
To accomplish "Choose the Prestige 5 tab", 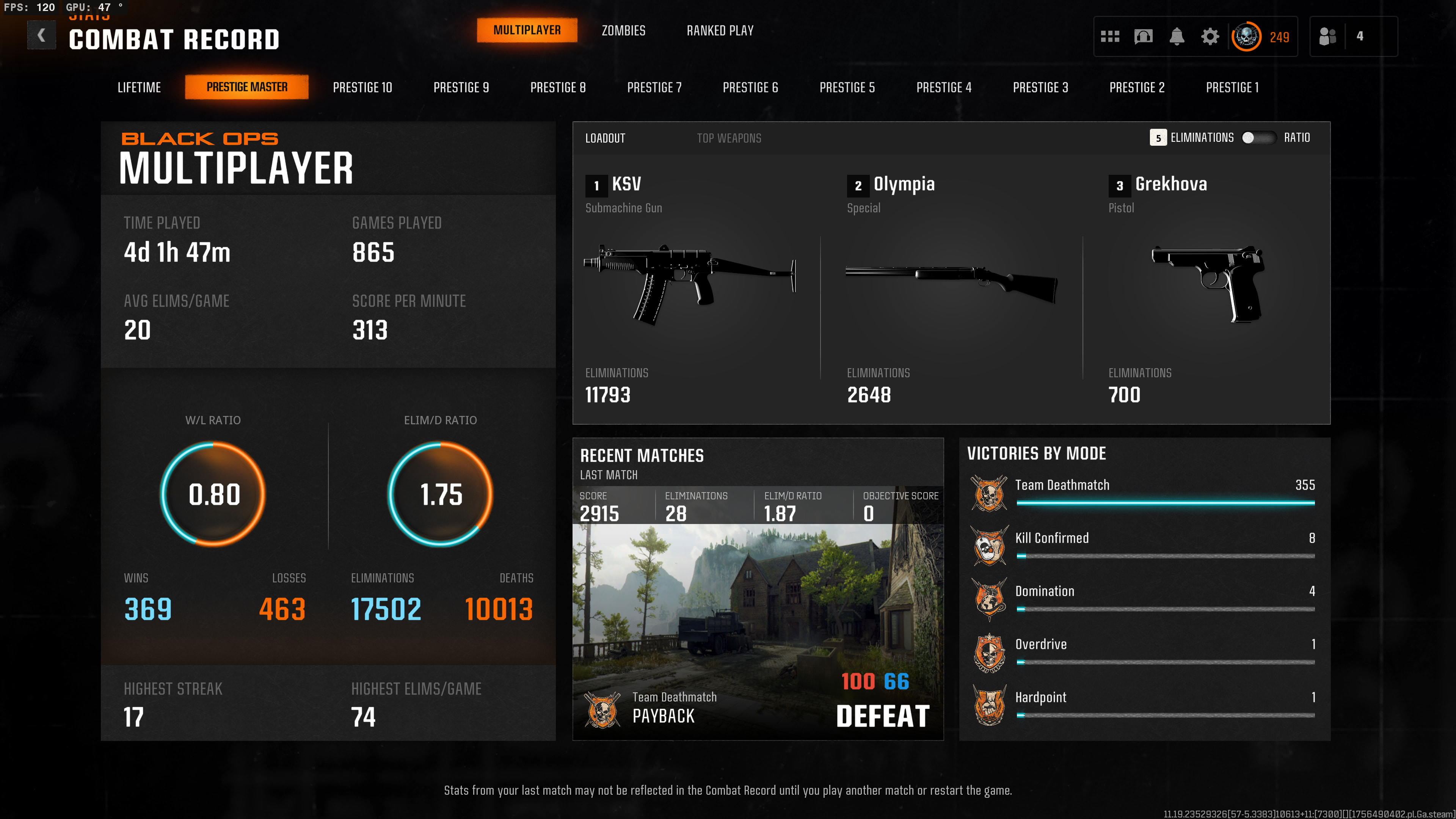I will click(847, 88).
